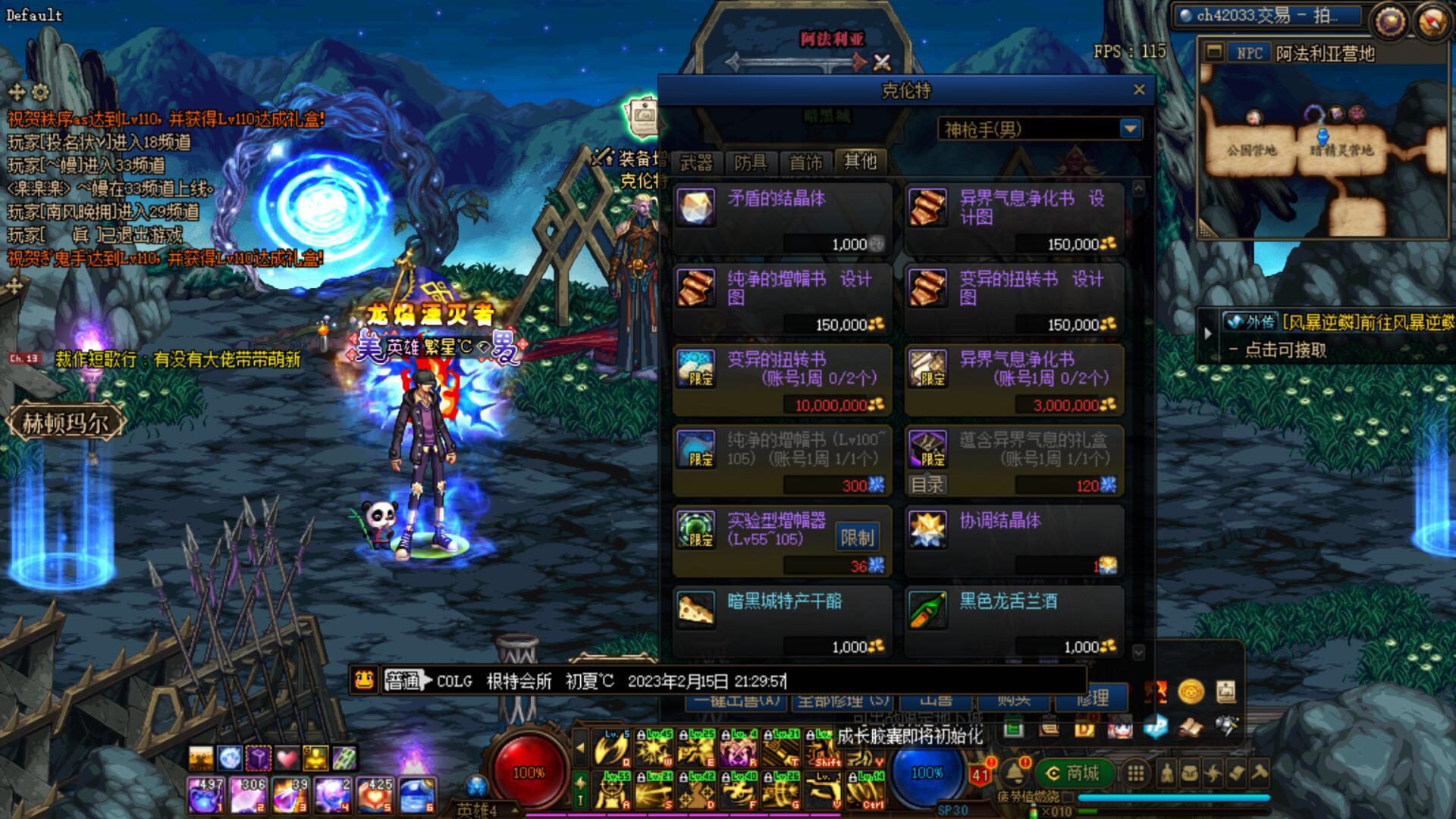Select the 黑色龙舌兰酒 shop item
Viewport: 1456px width, 819px height.
pyautogui.click(x=1014, y=620)
